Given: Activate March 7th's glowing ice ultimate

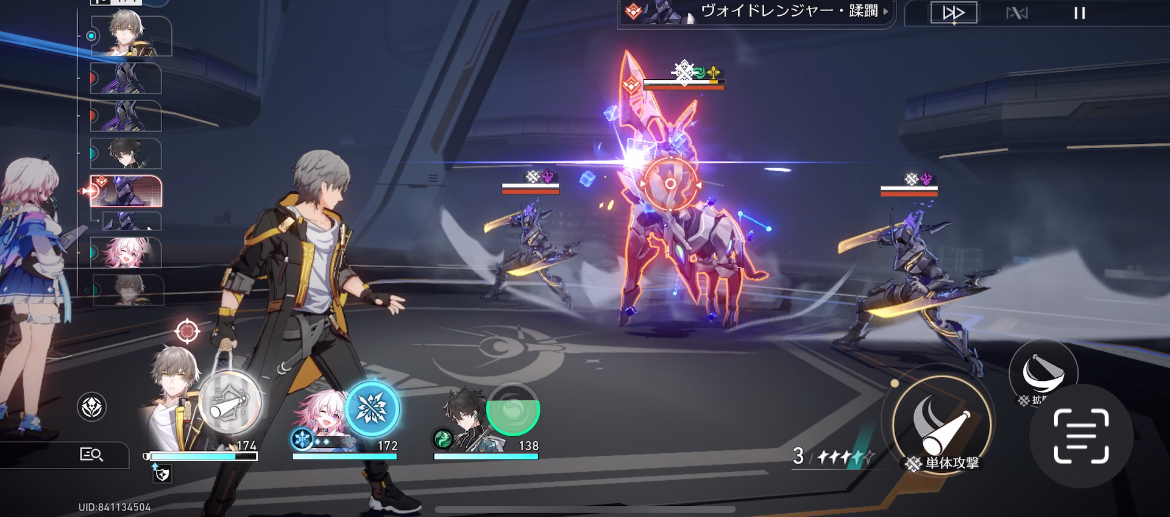Looking at the screenshot, I should tap(371, 409).
